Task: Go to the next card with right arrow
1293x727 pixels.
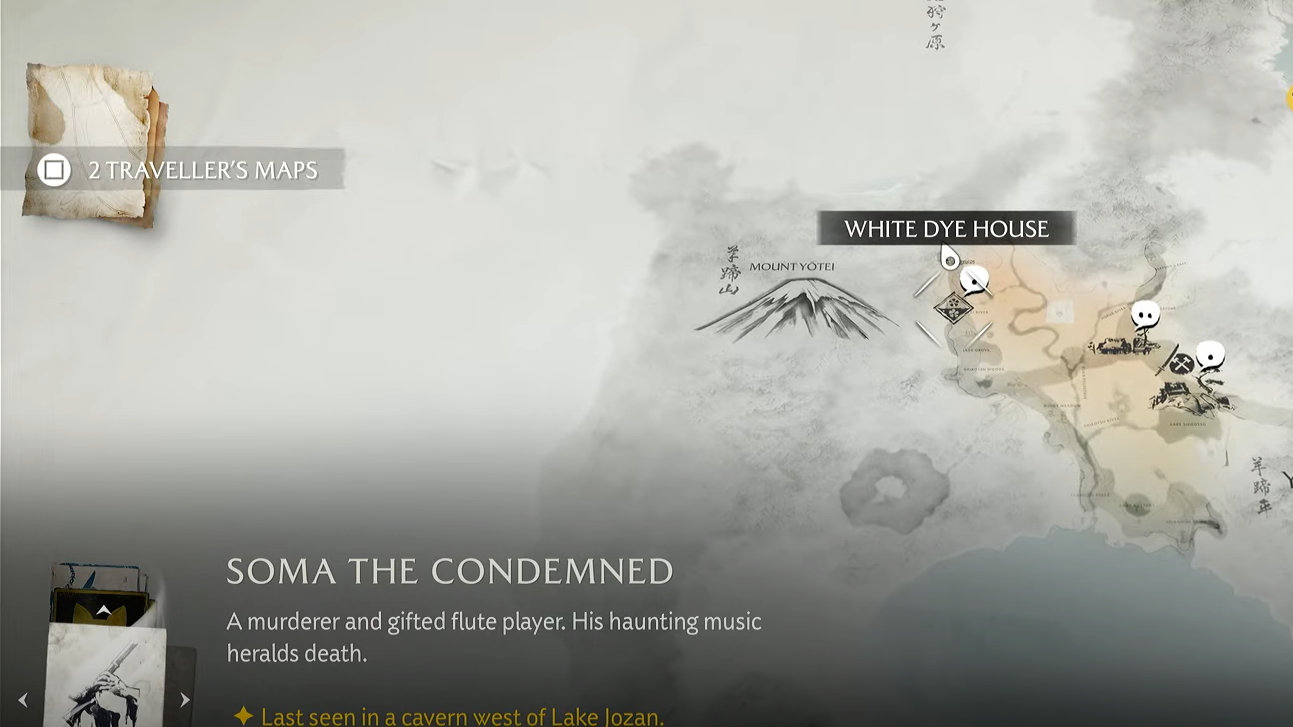Action: (x=184, y=701)
